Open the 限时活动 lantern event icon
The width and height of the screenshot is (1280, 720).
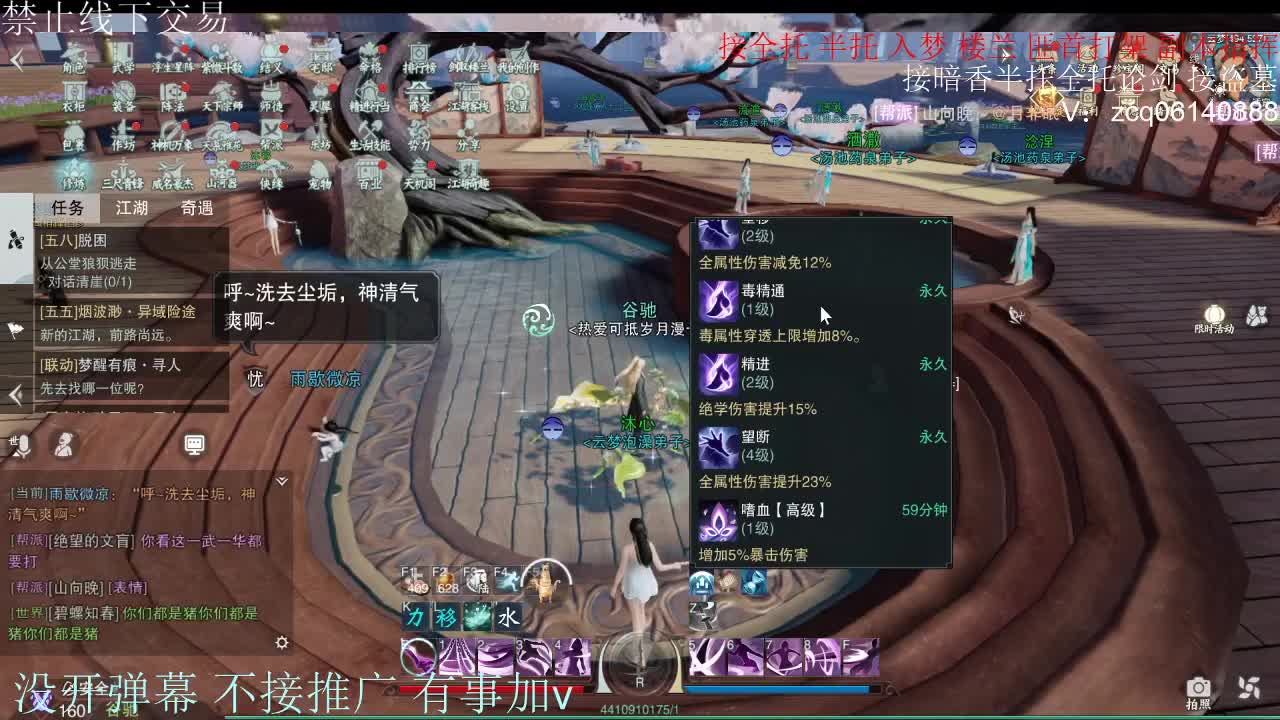[x=1213, y=315]
